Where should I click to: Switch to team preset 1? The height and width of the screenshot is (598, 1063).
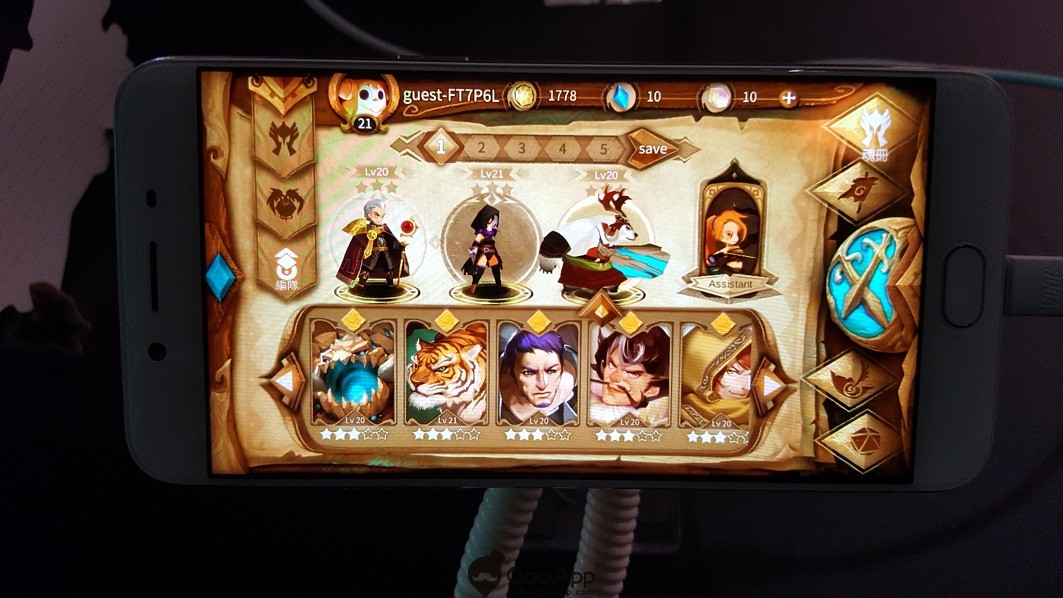click(x=439, y=147)
